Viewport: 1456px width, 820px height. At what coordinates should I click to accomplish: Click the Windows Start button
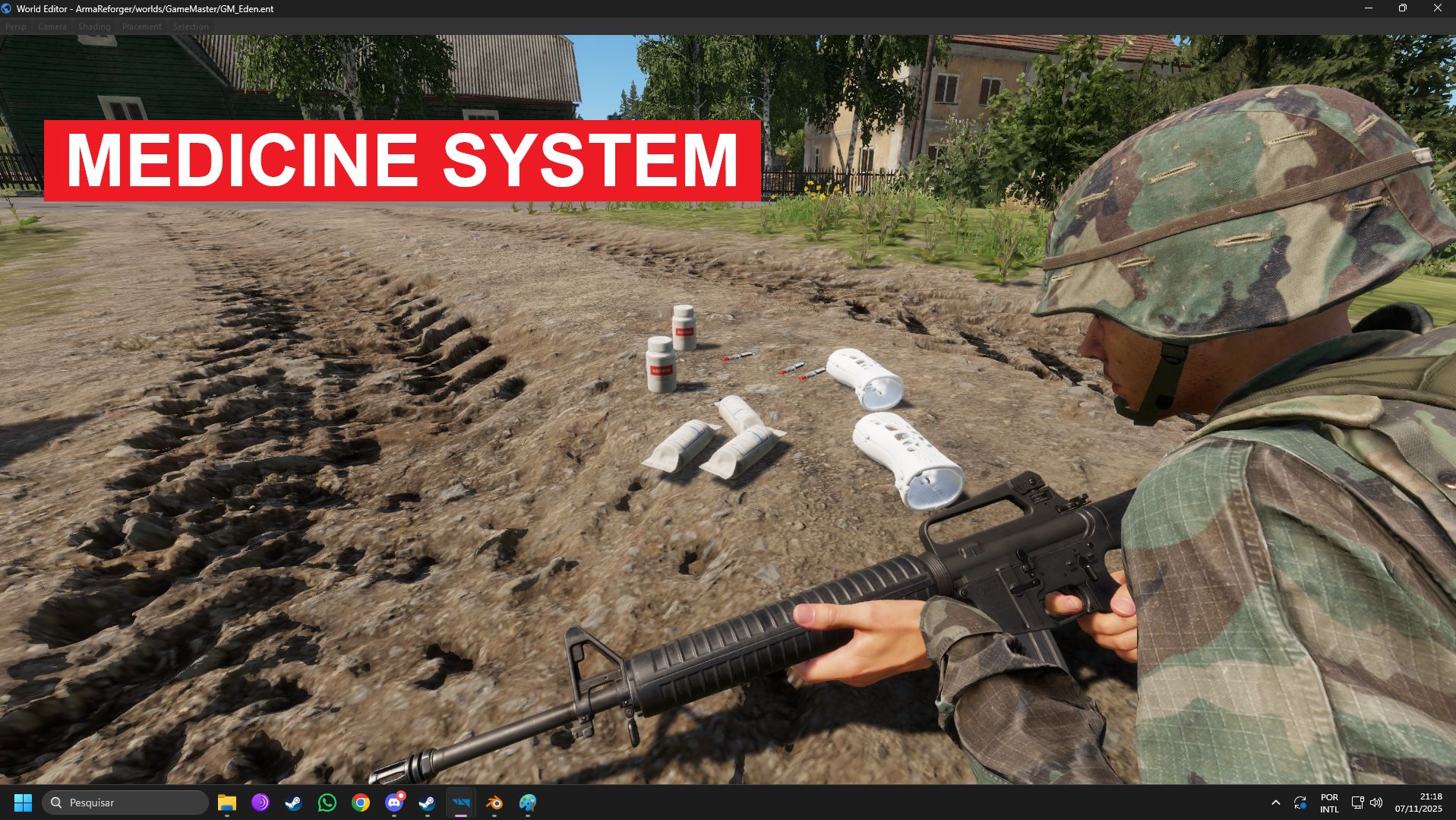[x=24, y=803]
